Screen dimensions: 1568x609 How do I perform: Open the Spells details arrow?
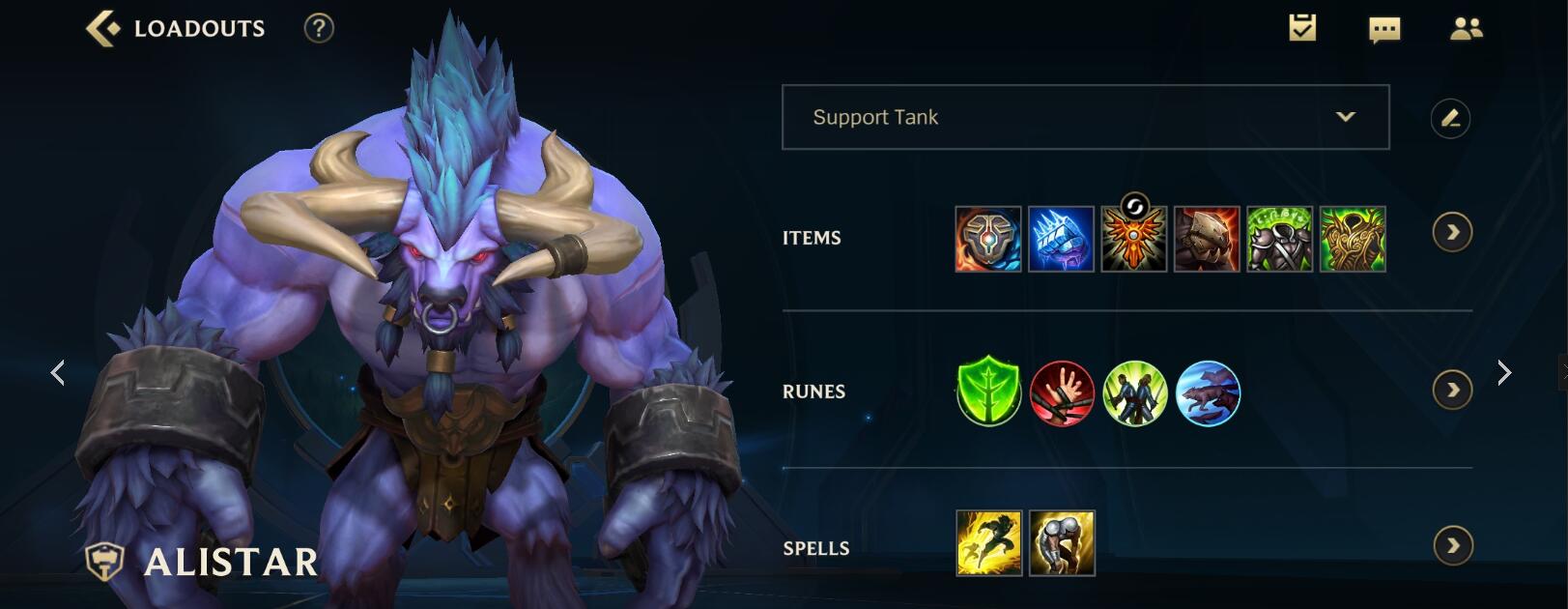(1452, 545)
